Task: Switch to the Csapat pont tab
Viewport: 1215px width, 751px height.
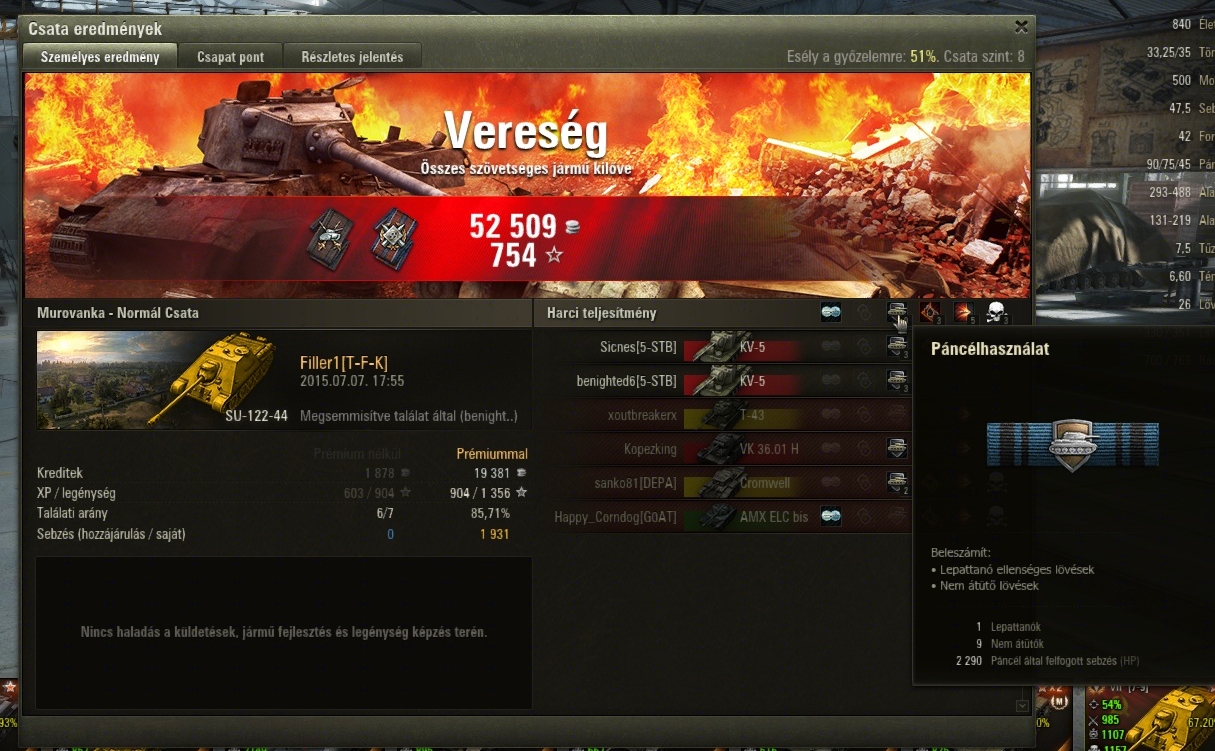Action: 230,57
